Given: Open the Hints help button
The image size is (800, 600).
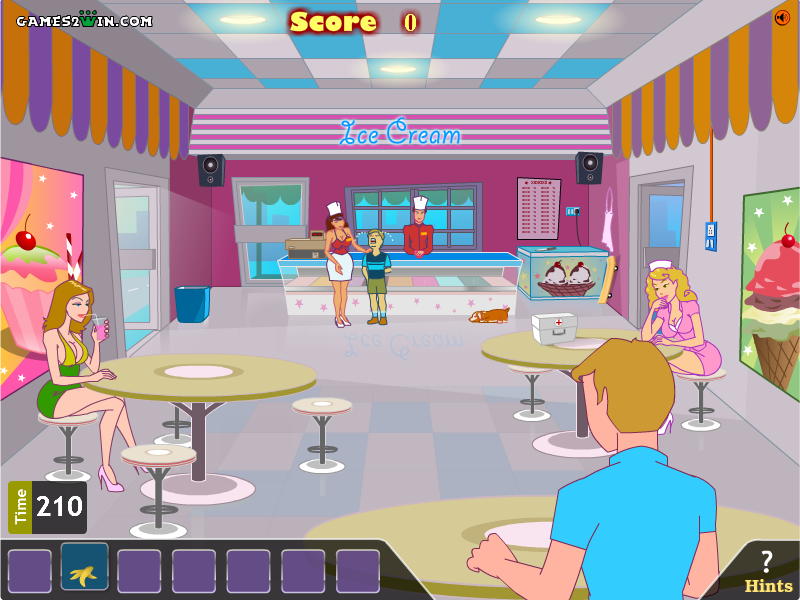Looking at the screenshot, I should tap(767, 572).
